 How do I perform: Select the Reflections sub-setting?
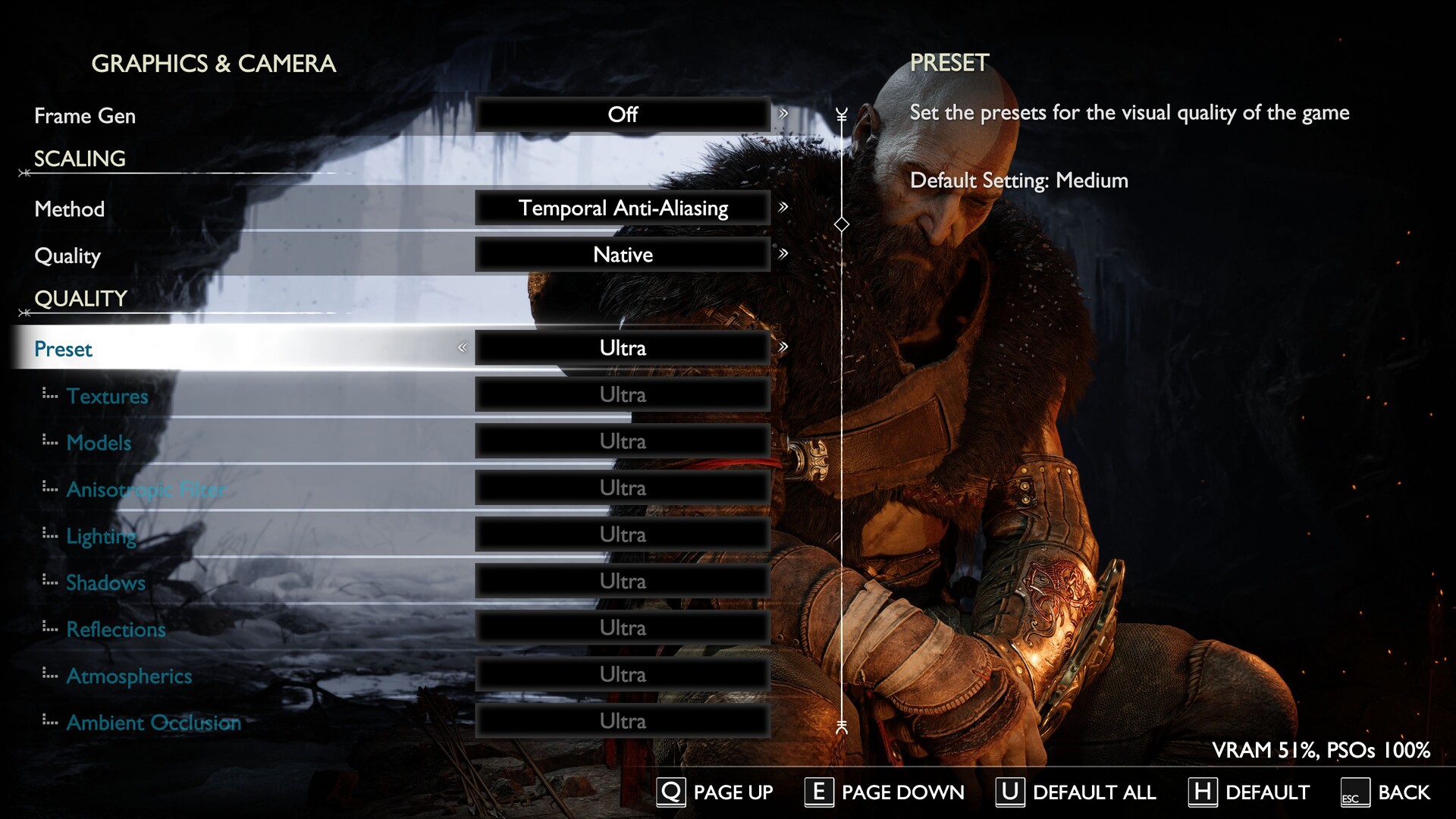point(115,629)
